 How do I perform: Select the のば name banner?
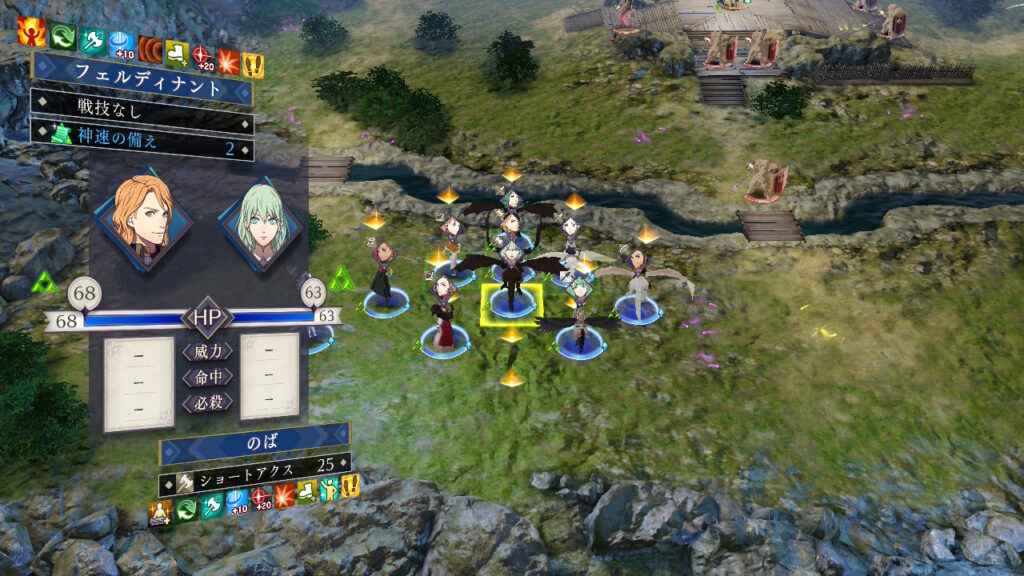pyautogui.click(x=255, y=442)
